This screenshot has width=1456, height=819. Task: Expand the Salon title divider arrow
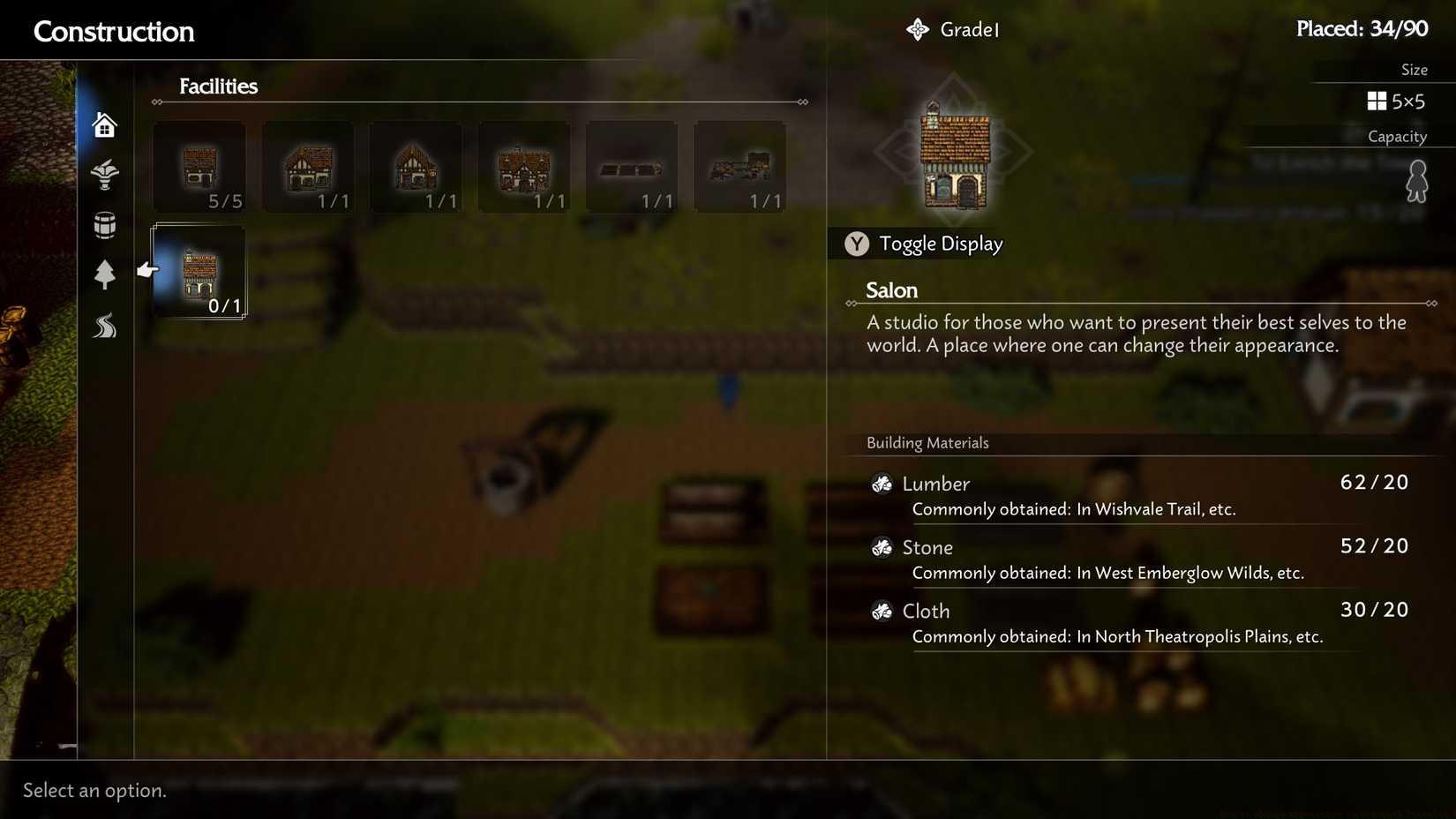click(x=1431, y=302)
